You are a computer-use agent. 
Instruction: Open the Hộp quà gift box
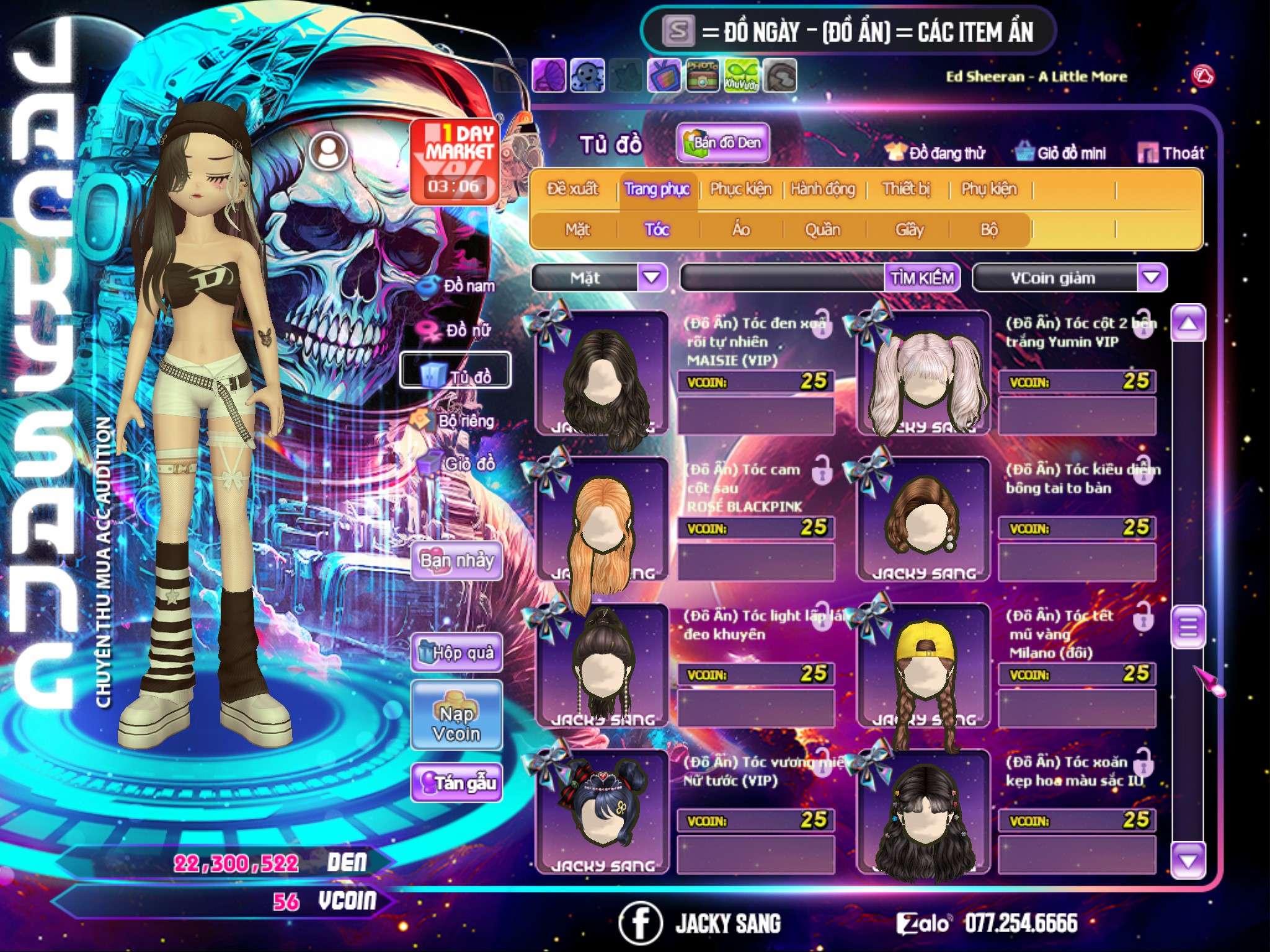(456, 653)
